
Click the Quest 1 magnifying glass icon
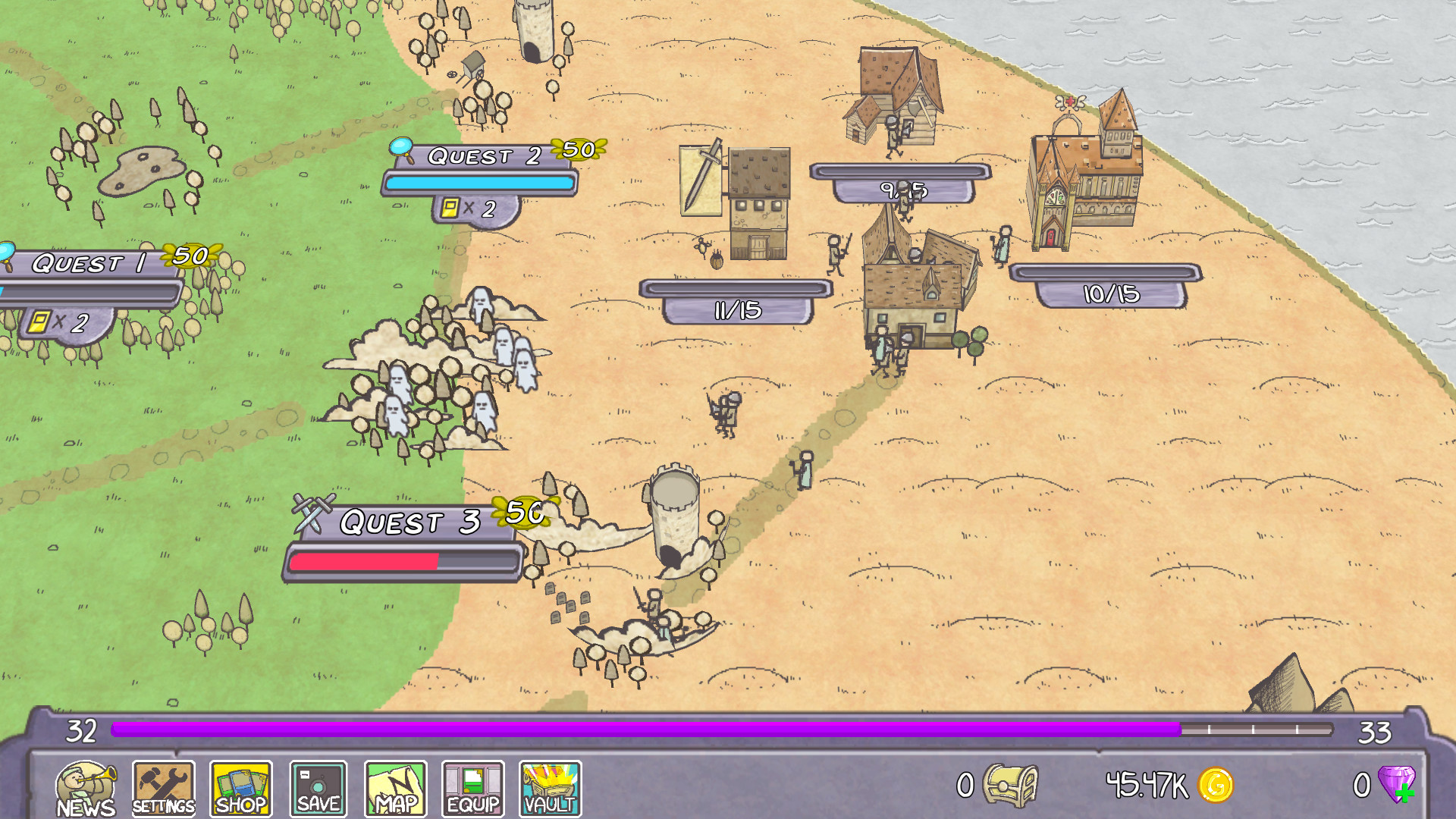pyautogui.click(x=8, y=252)
